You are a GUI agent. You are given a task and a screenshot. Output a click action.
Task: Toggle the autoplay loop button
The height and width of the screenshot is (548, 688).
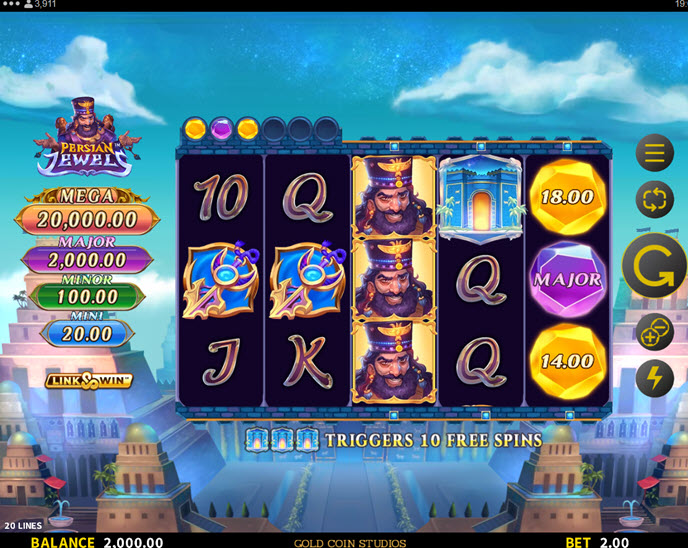click(x=655, y=199)
